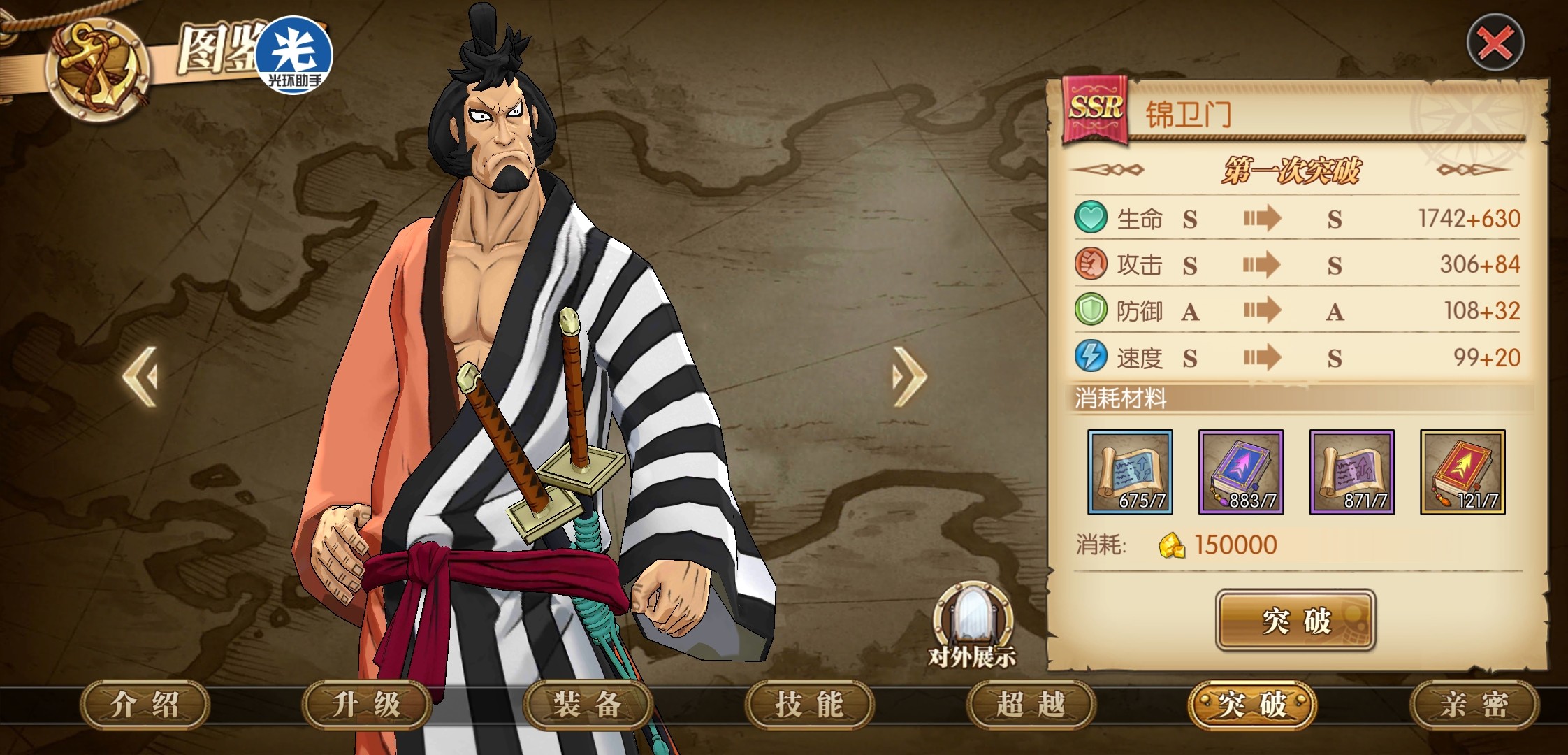Image resolution: width=1568 pixels, height=755 pixels.
Task: Select the purple book material 883/7
Action: pyautogui.click(x=1241, y=472)
